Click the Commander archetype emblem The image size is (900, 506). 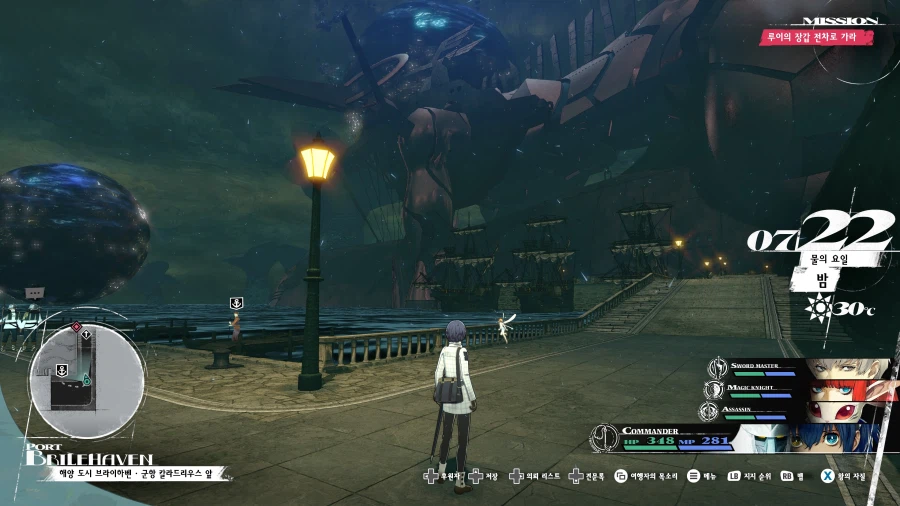[603, 437]
